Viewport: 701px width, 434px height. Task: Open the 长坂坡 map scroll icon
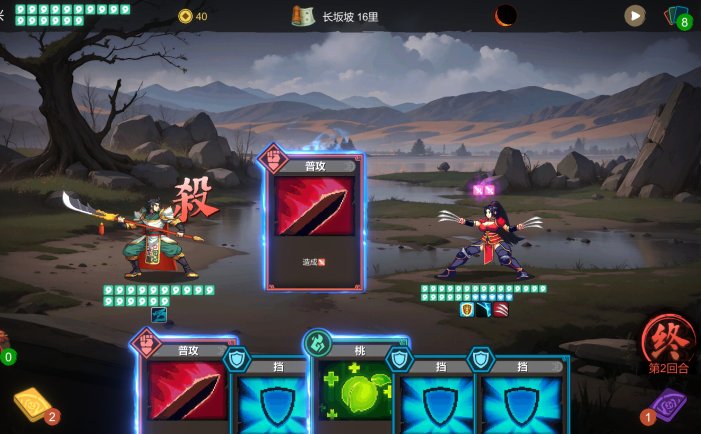[x=303, y=16]
